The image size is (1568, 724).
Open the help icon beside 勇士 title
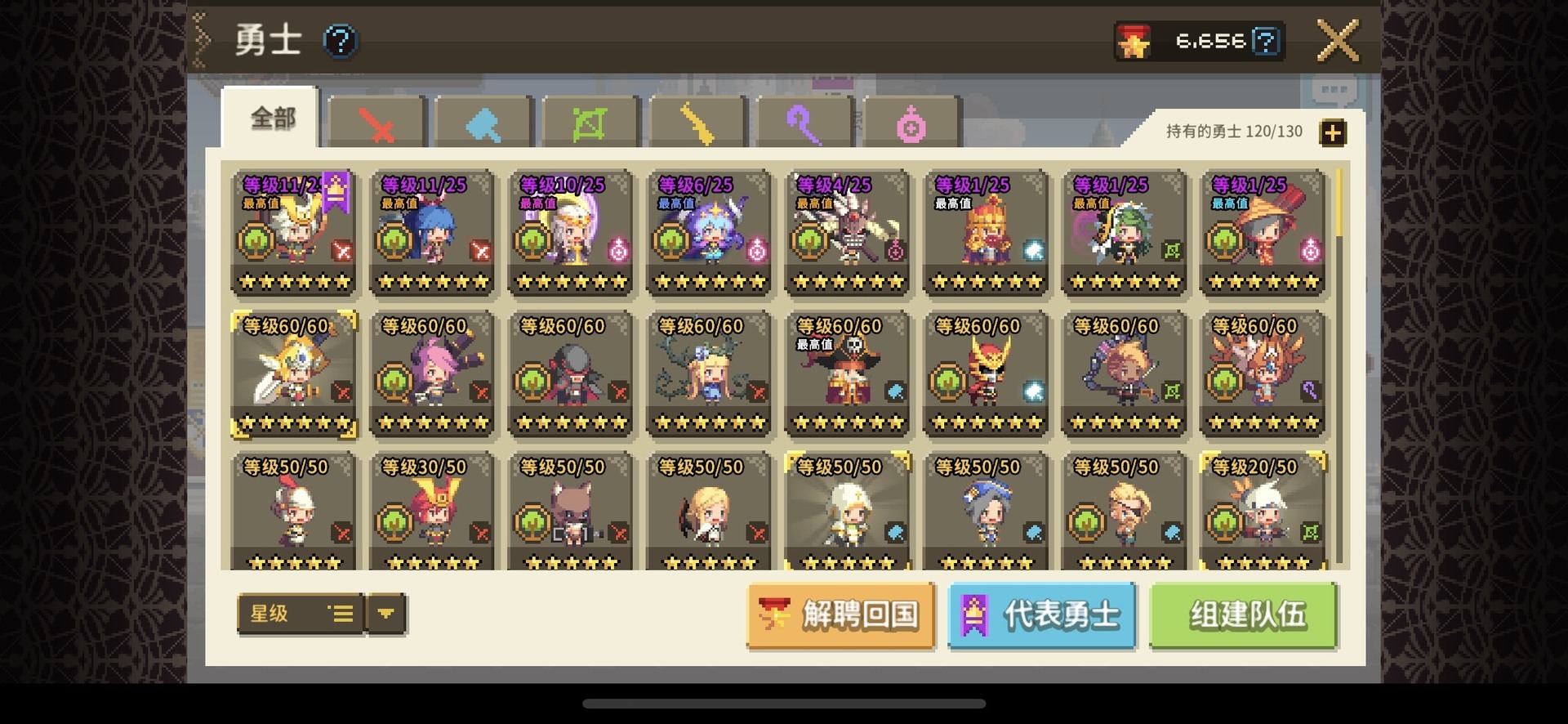pos(340,41)
